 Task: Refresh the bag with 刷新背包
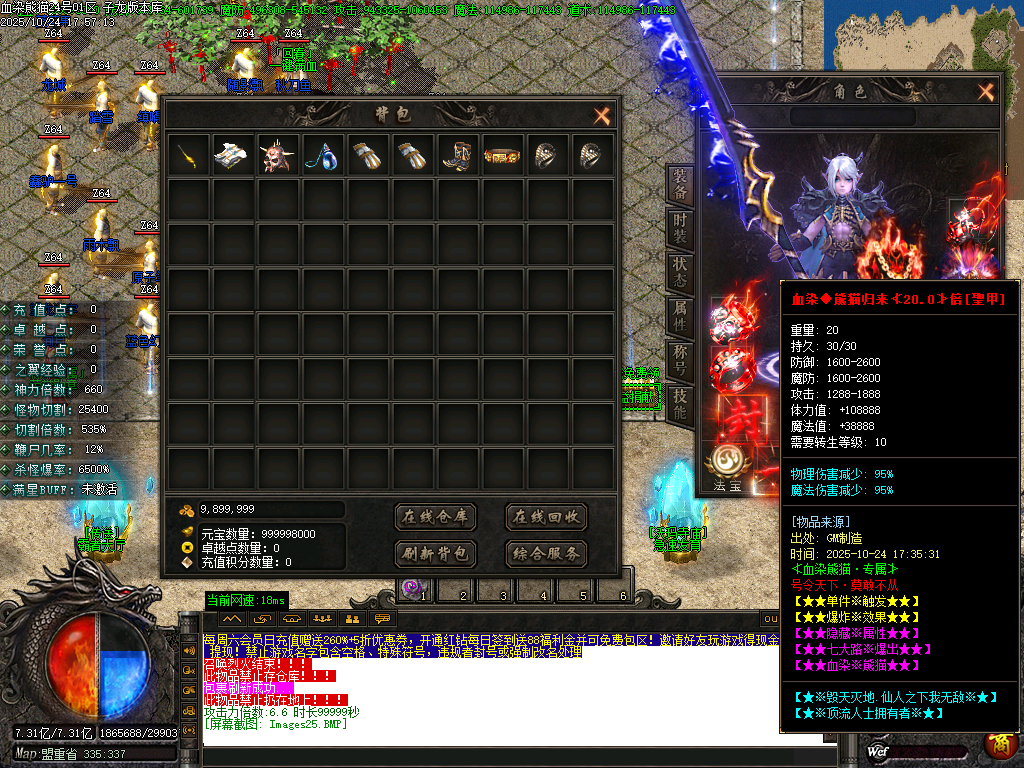click(436, 553)
